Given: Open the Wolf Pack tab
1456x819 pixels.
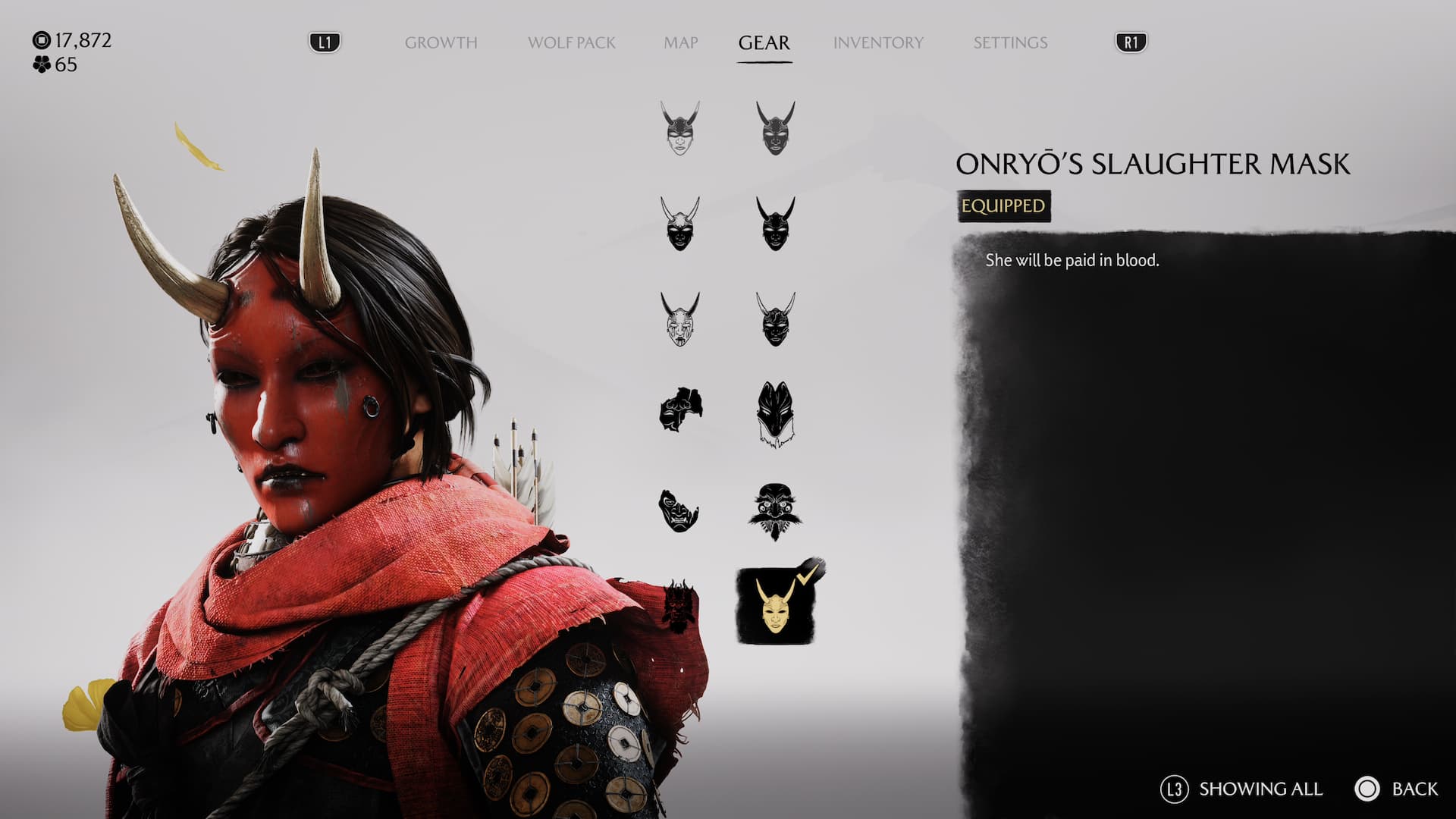Looking at the screenshot, I should (x=571, y=42).
